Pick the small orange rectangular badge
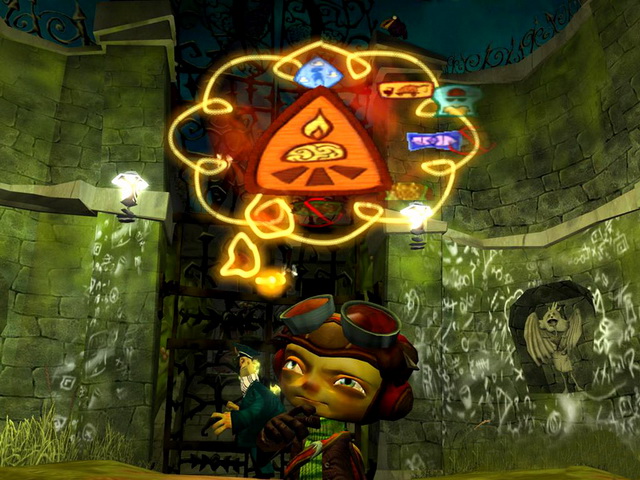Screen dimensions: 640x480 (x=405, y=91)
